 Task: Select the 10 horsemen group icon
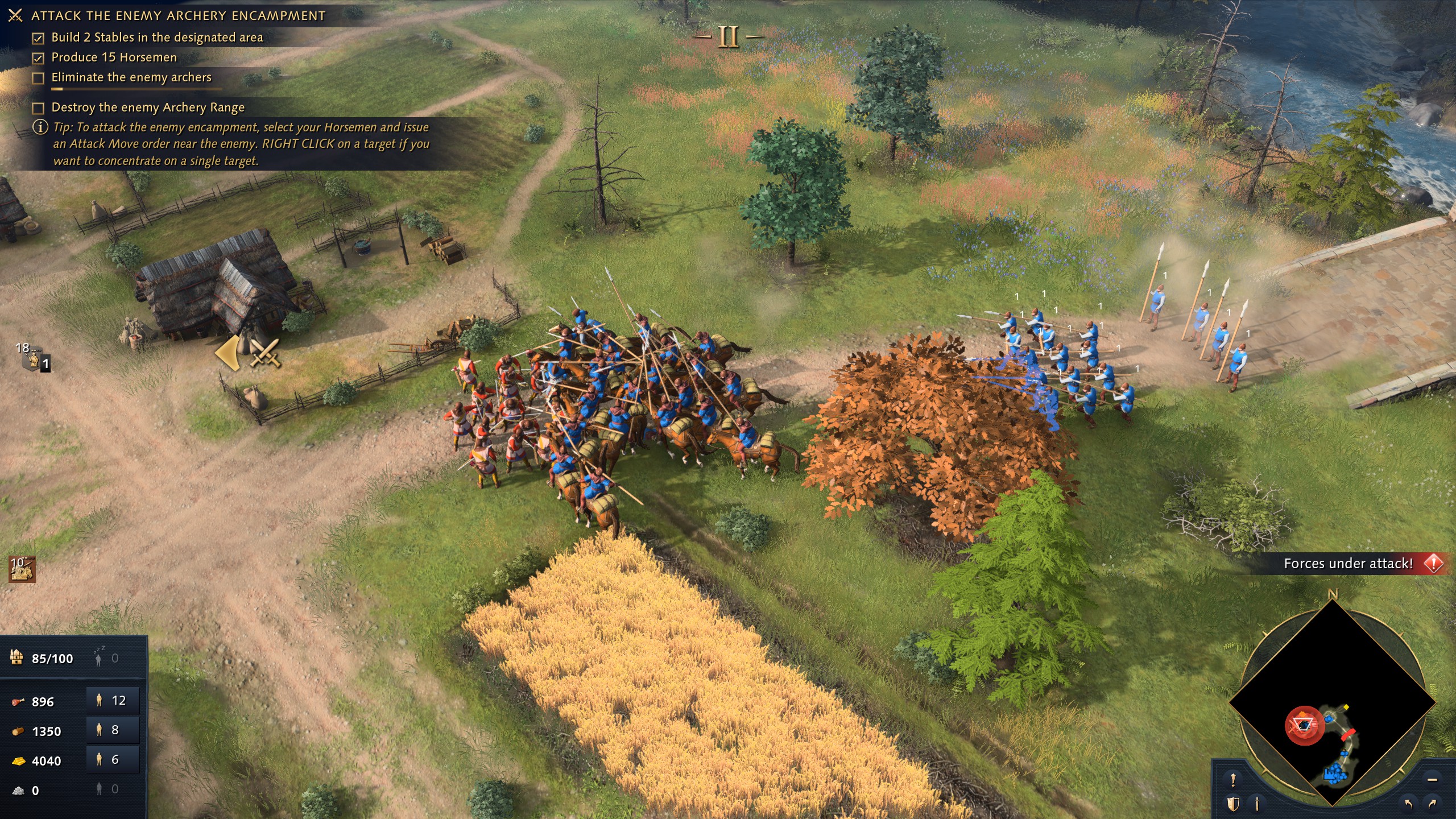point(22,569)
